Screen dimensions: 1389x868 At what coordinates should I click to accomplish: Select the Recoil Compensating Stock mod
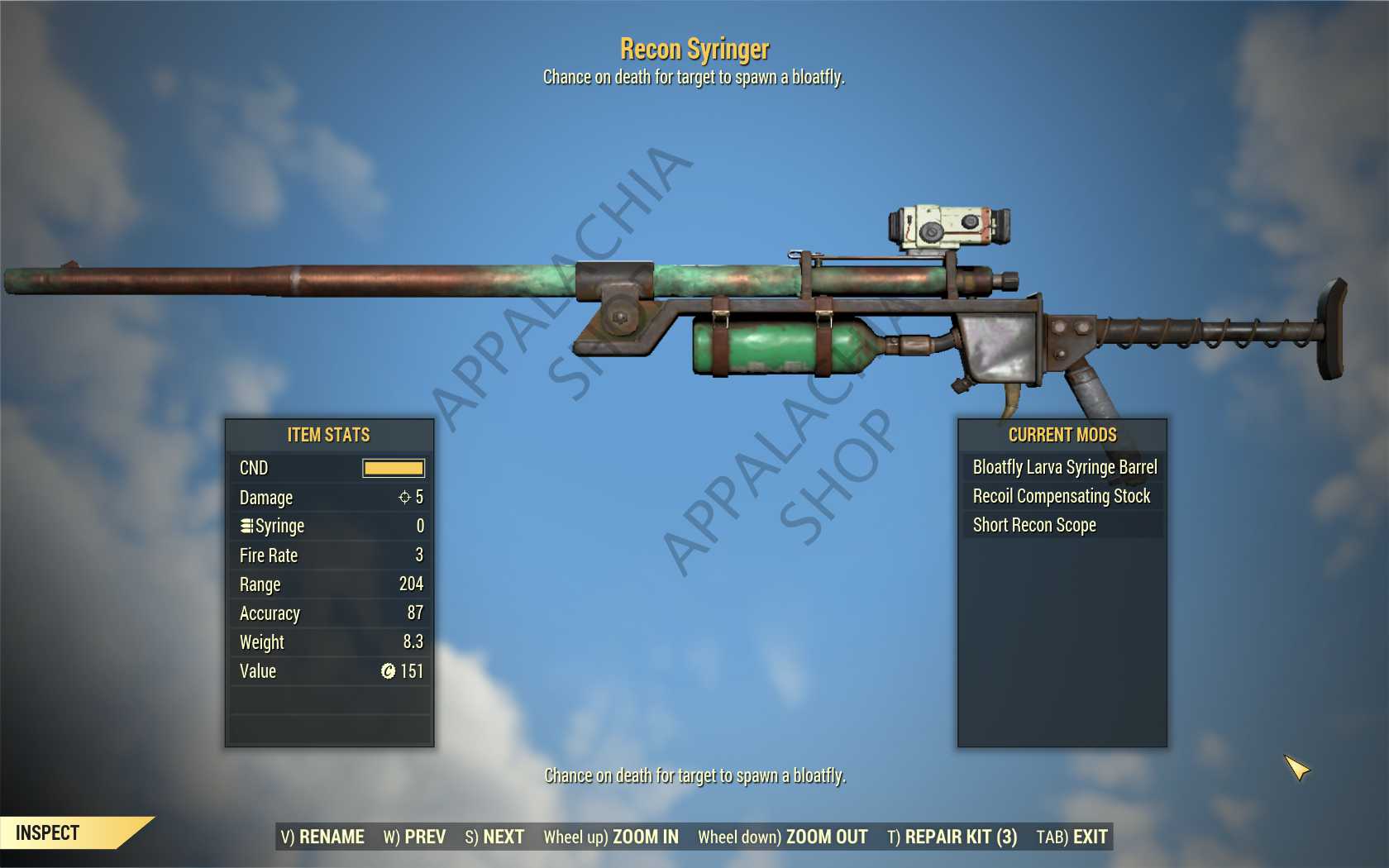coord(1061,496)
